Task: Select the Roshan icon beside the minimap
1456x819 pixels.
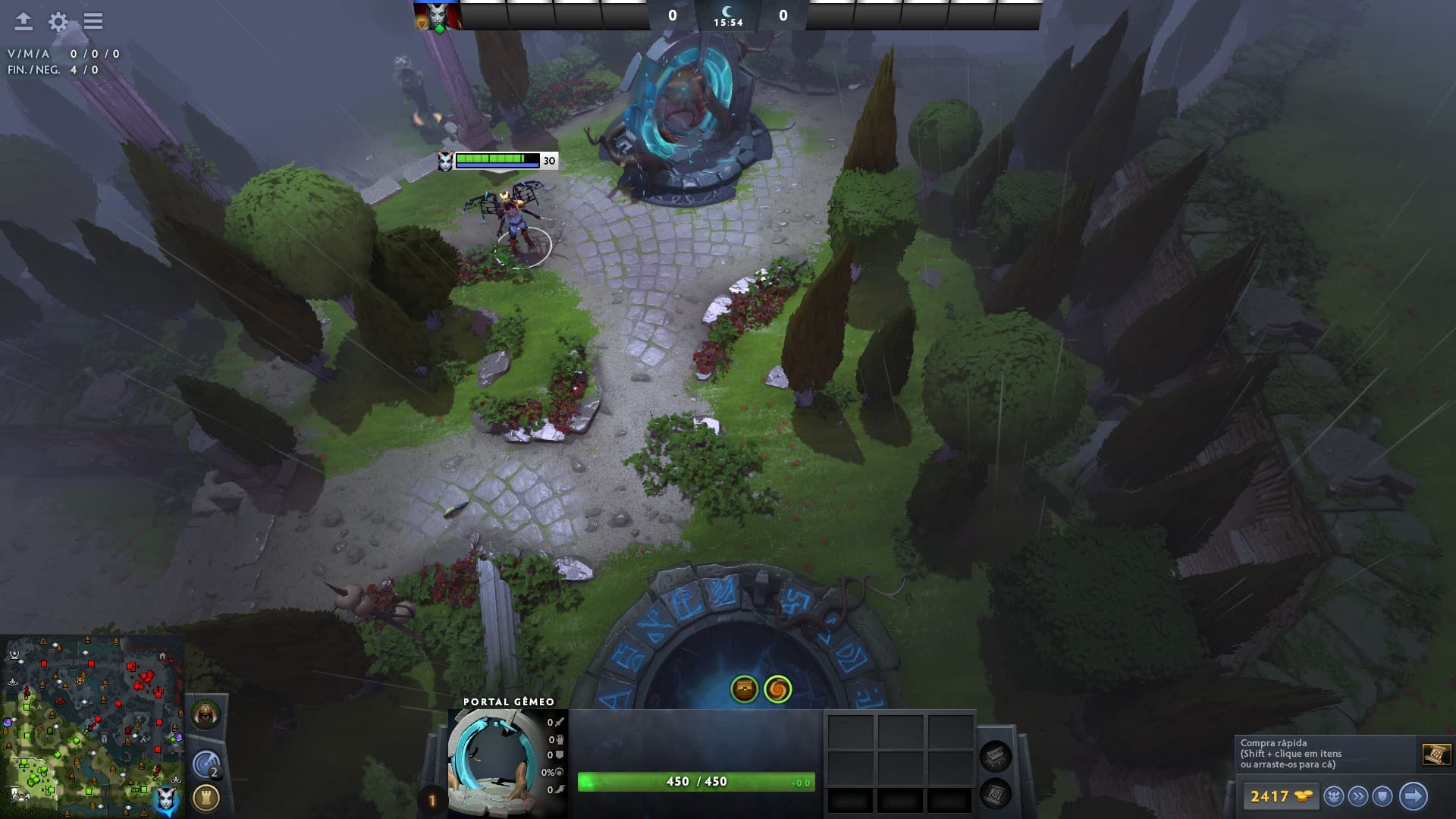Action: (x=206, y=715)
